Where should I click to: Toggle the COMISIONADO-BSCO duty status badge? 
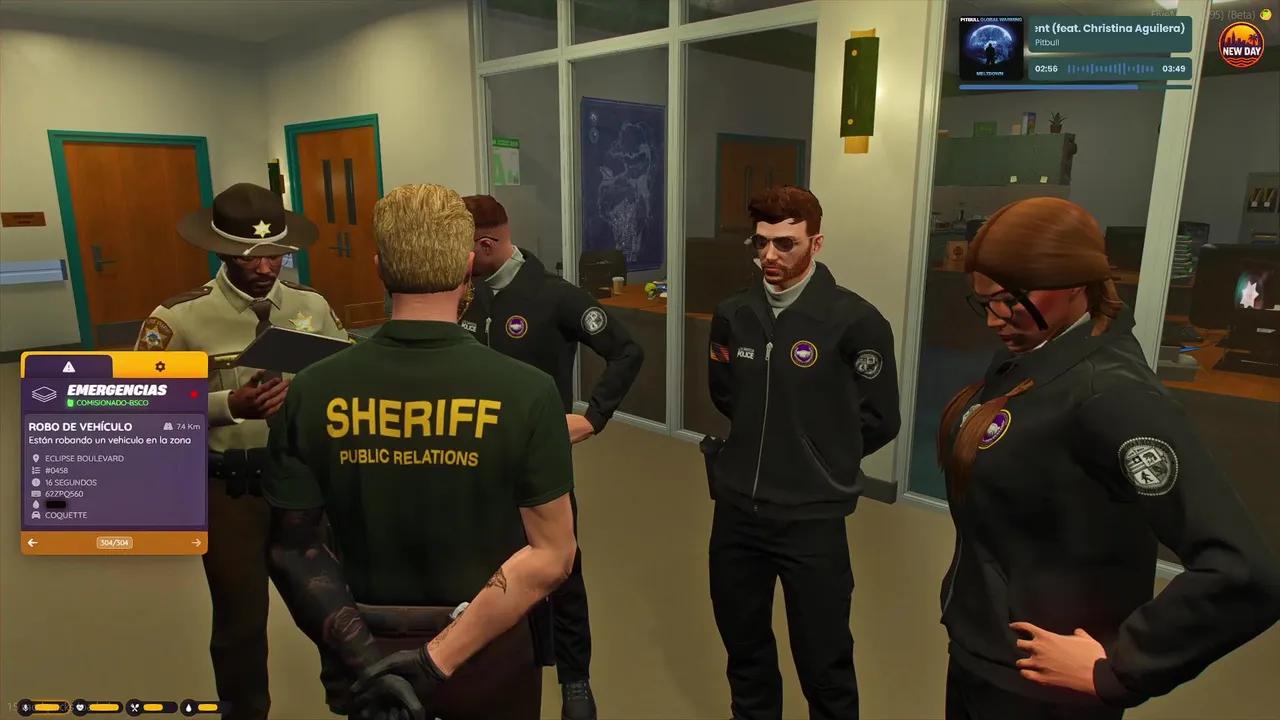[x=110, y=403]
